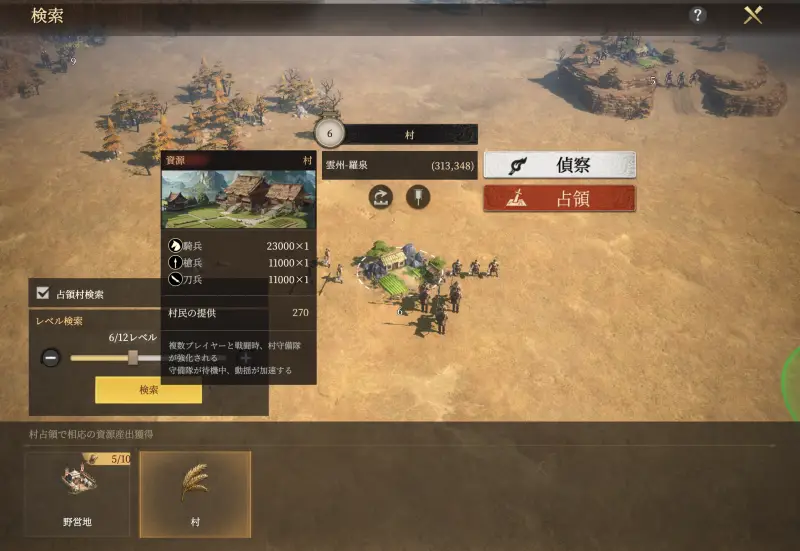Click the pin marker icon

click(417, 197)
